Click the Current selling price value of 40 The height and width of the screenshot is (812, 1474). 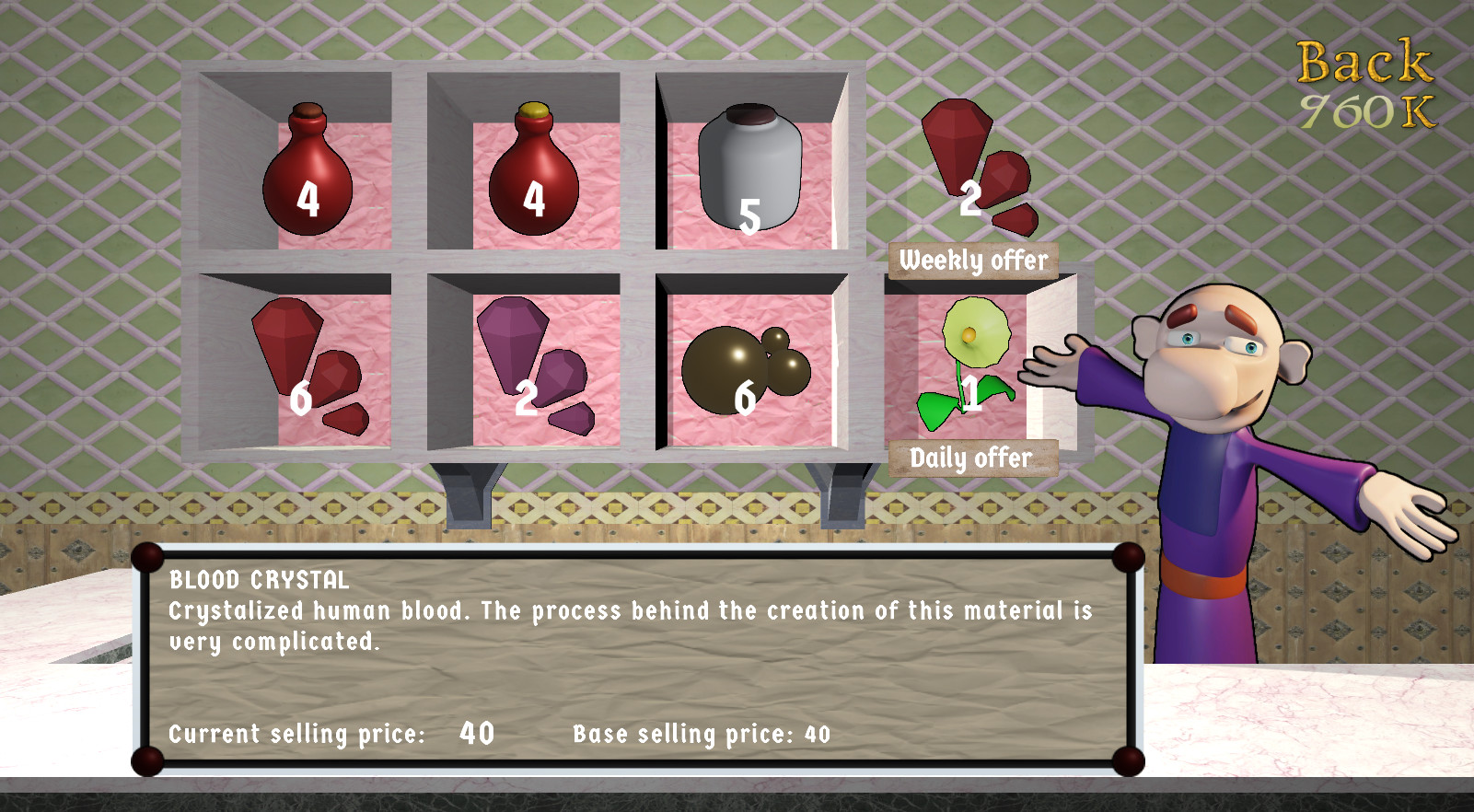(x=476, y=733)
